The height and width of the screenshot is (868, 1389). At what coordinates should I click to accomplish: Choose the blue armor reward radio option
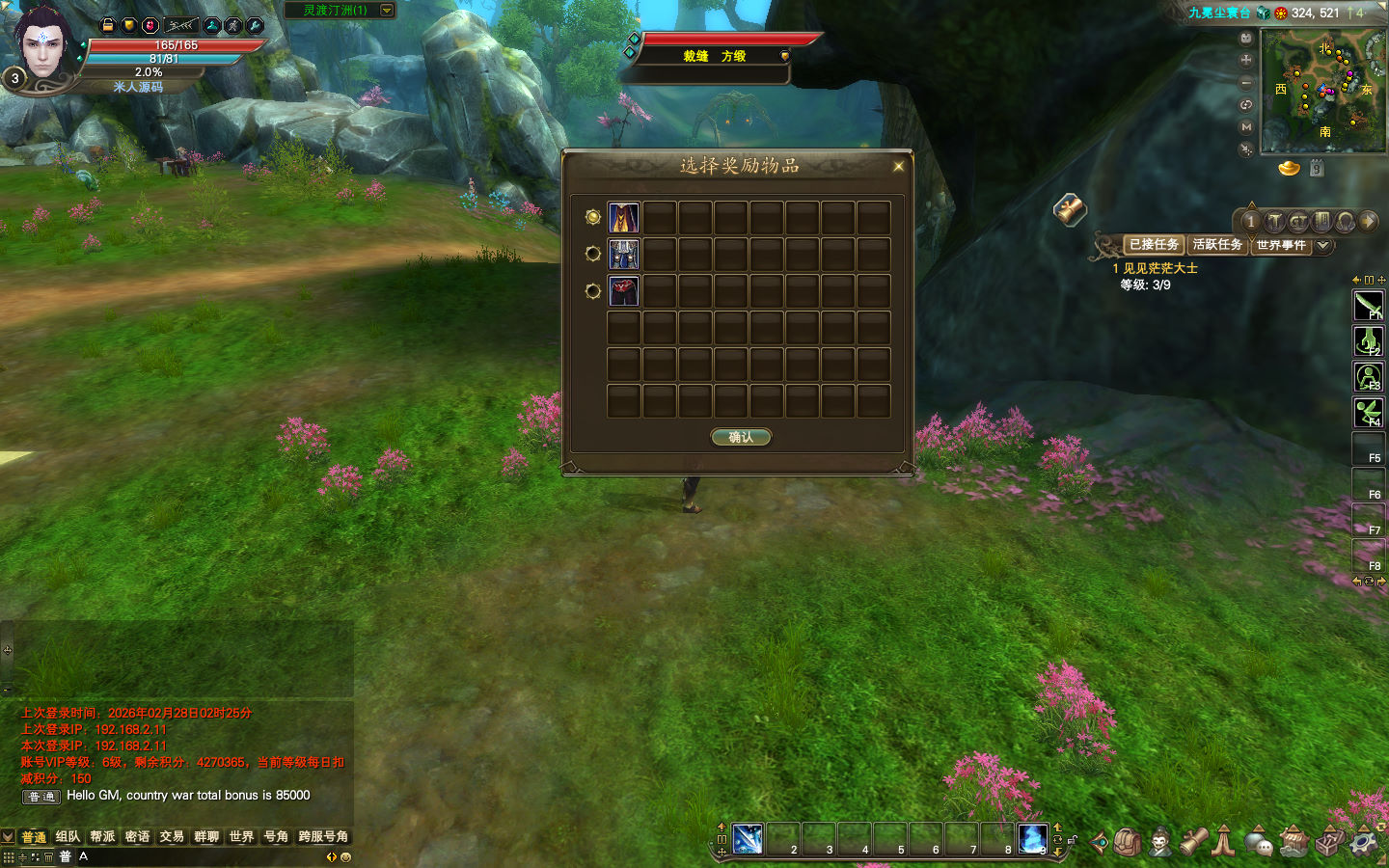(593, 254)
